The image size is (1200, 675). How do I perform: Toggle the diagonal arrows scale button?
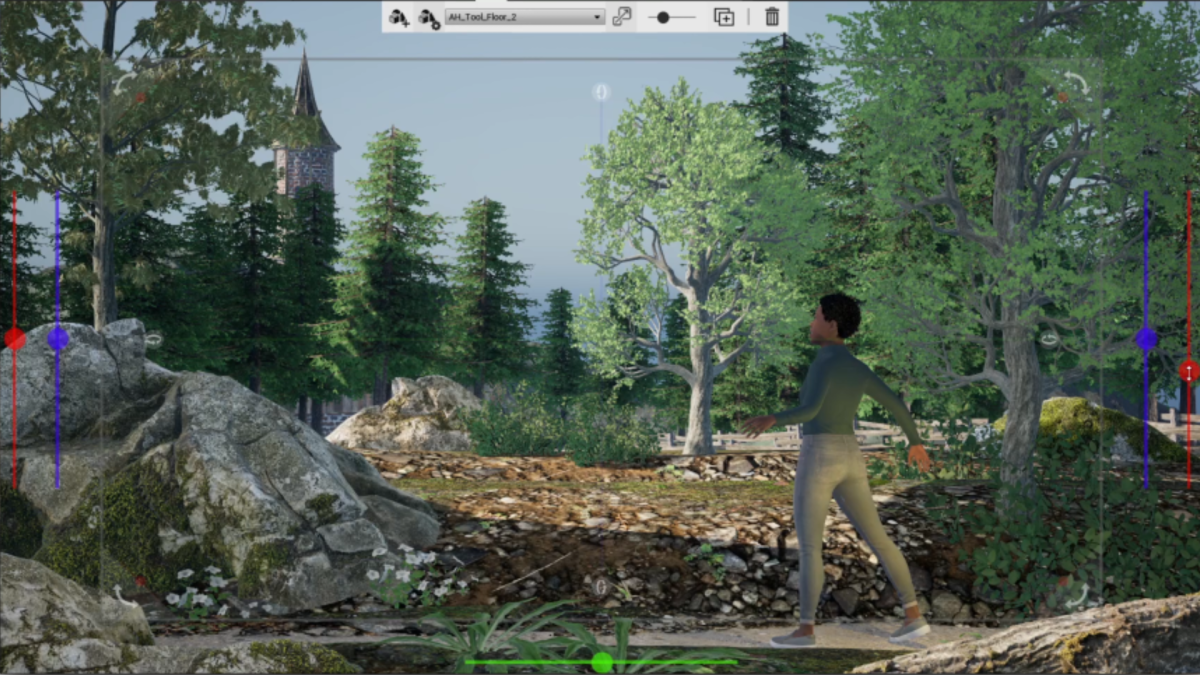tap(622, 17)
